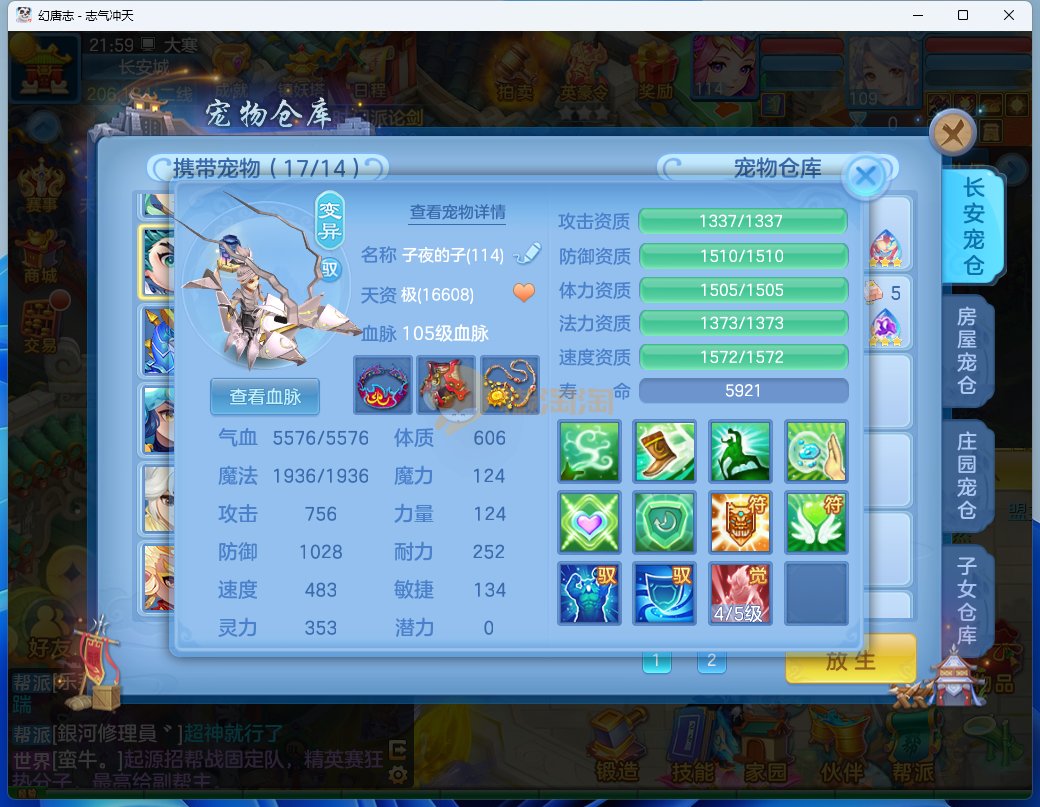The height and width of the screenshot is (807, 1040).
Task: Switch to 长安宠仓 tab
Action: [x=972, y=227]
